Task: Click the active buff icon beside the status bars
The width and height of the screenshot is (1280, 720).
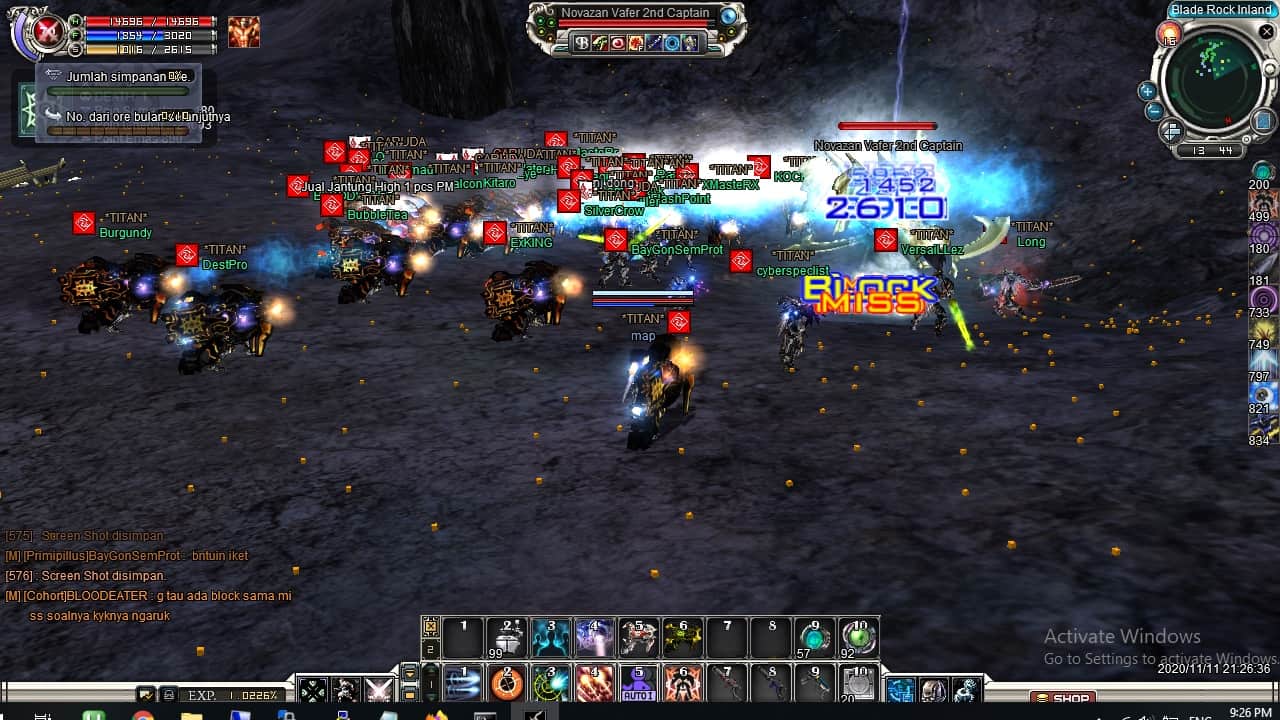Action: [x=243, y=33]
